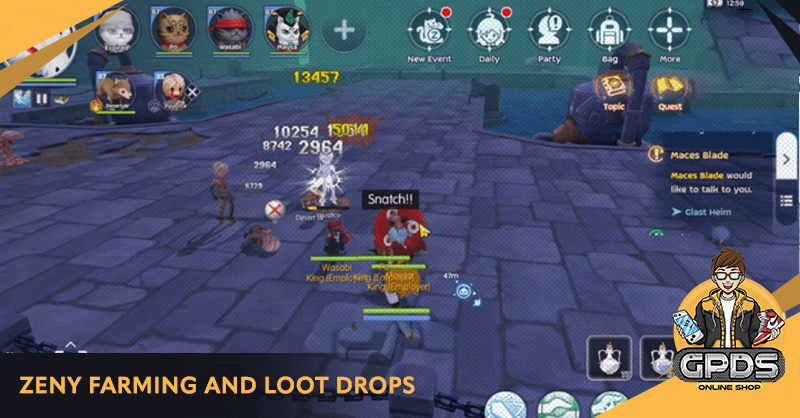This screenshot has height=418, width=800.
Task: Add a party member with the plus button
Action: [343, 29]
